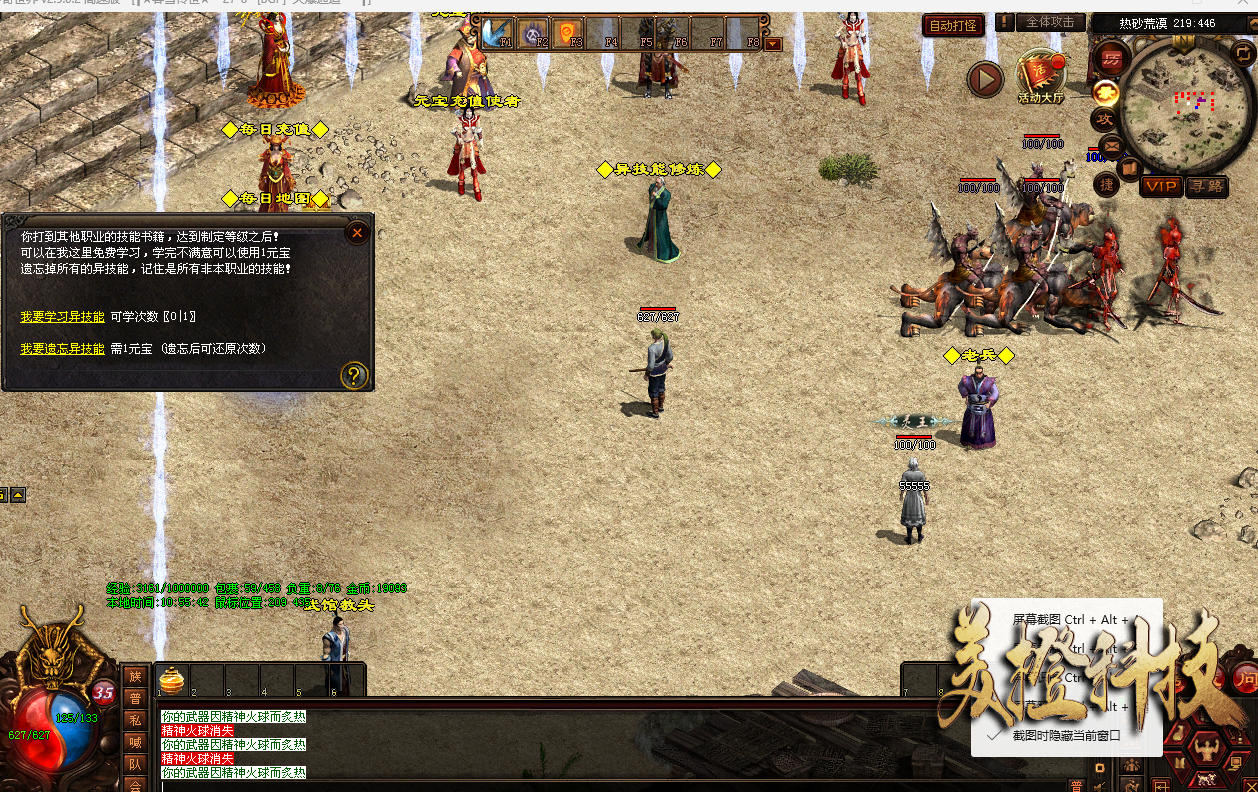Select the golden pot in hotbar slot 1
The height and width of the screenshot is (792, 1258).
[x=172, y=680]
